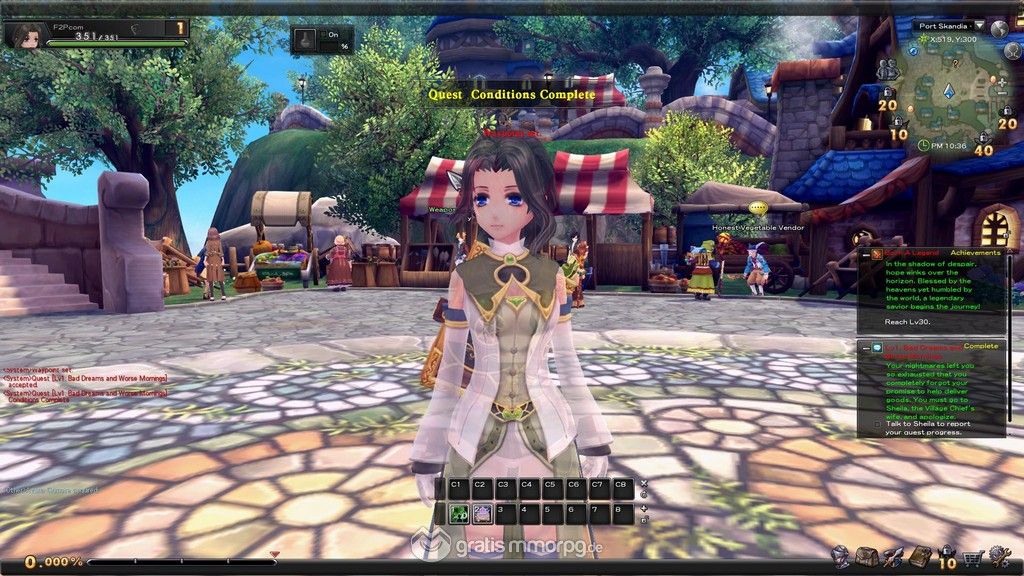The width and height of the screenshot is (1024, 576).
Task: Close the upper hotbar with X button
Action: click(644, 484)
